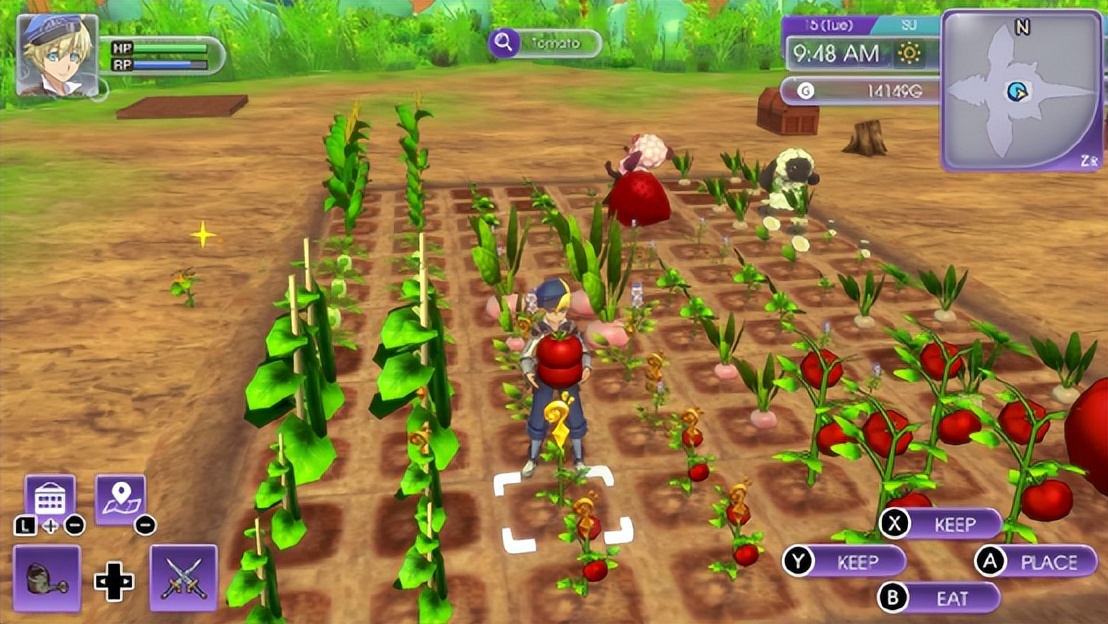The width and height of the screenshot is (1108, 624).
Task: Open the calendar icon
Action: tap(50, 498)
